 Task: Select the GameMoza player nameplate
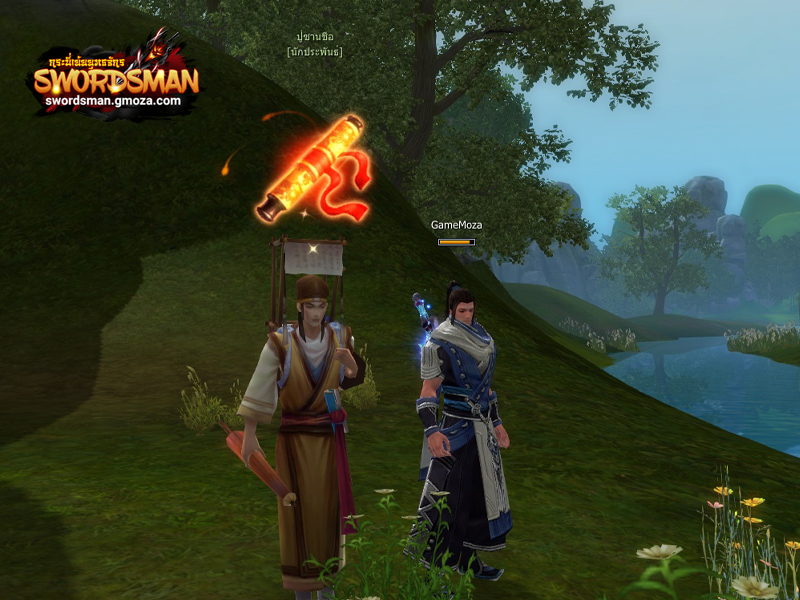tap(456, 225)
